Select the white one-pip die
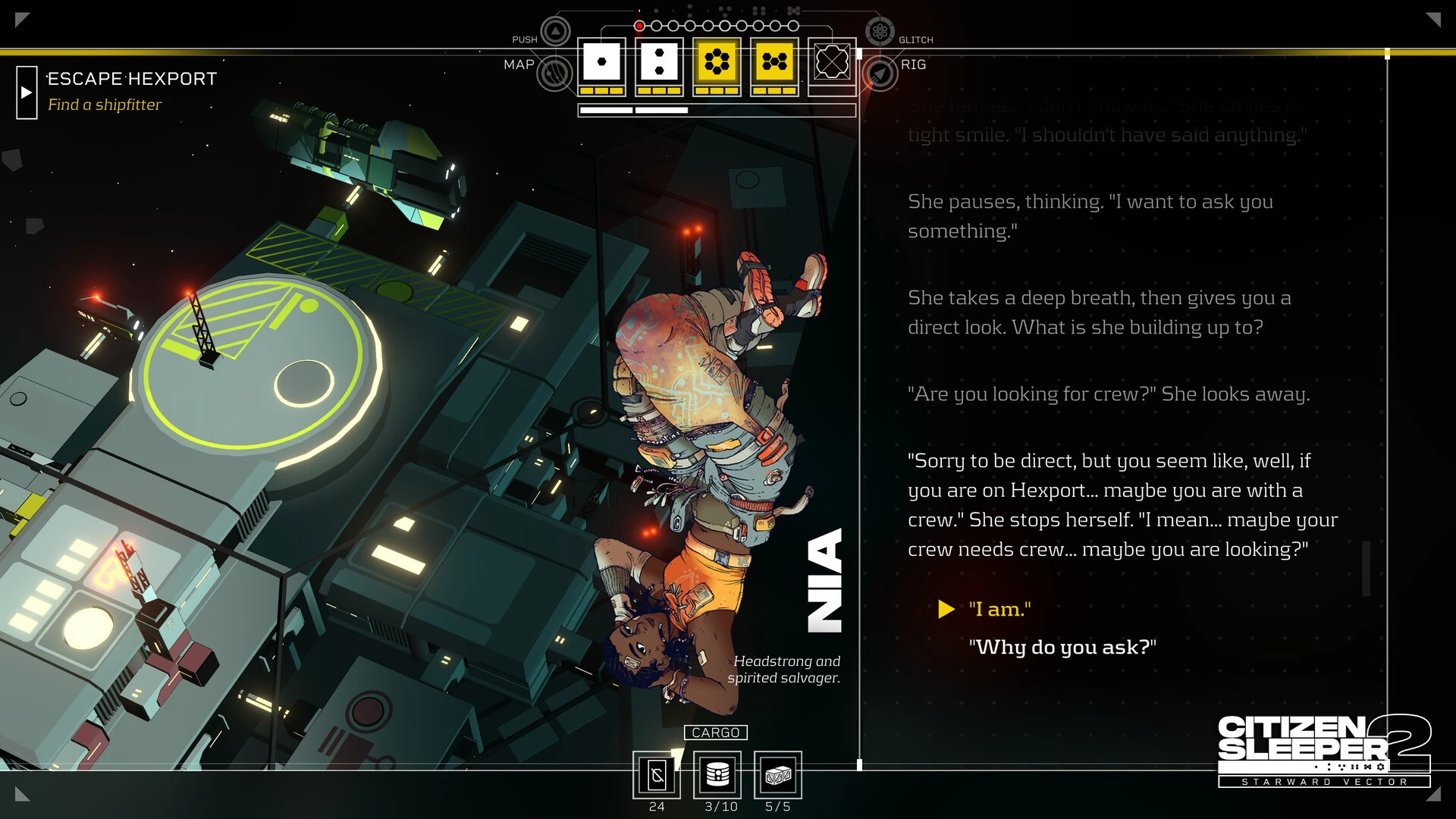Image resolution: width=1456 pixels, height=819 pixels. point(601,62)
